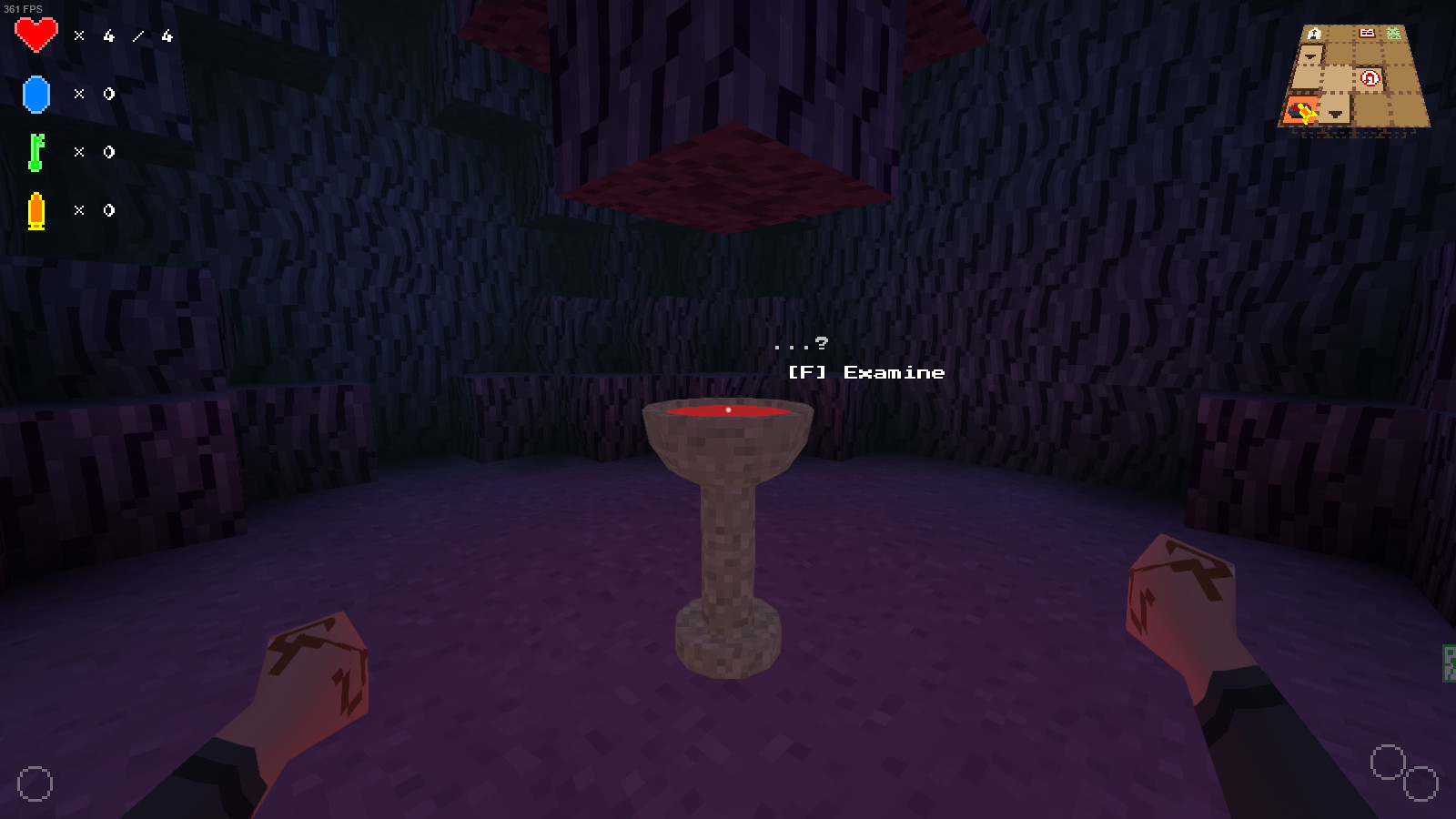
Task: Click the red liquid inside the stone chalice
Action: click(728, 411)
